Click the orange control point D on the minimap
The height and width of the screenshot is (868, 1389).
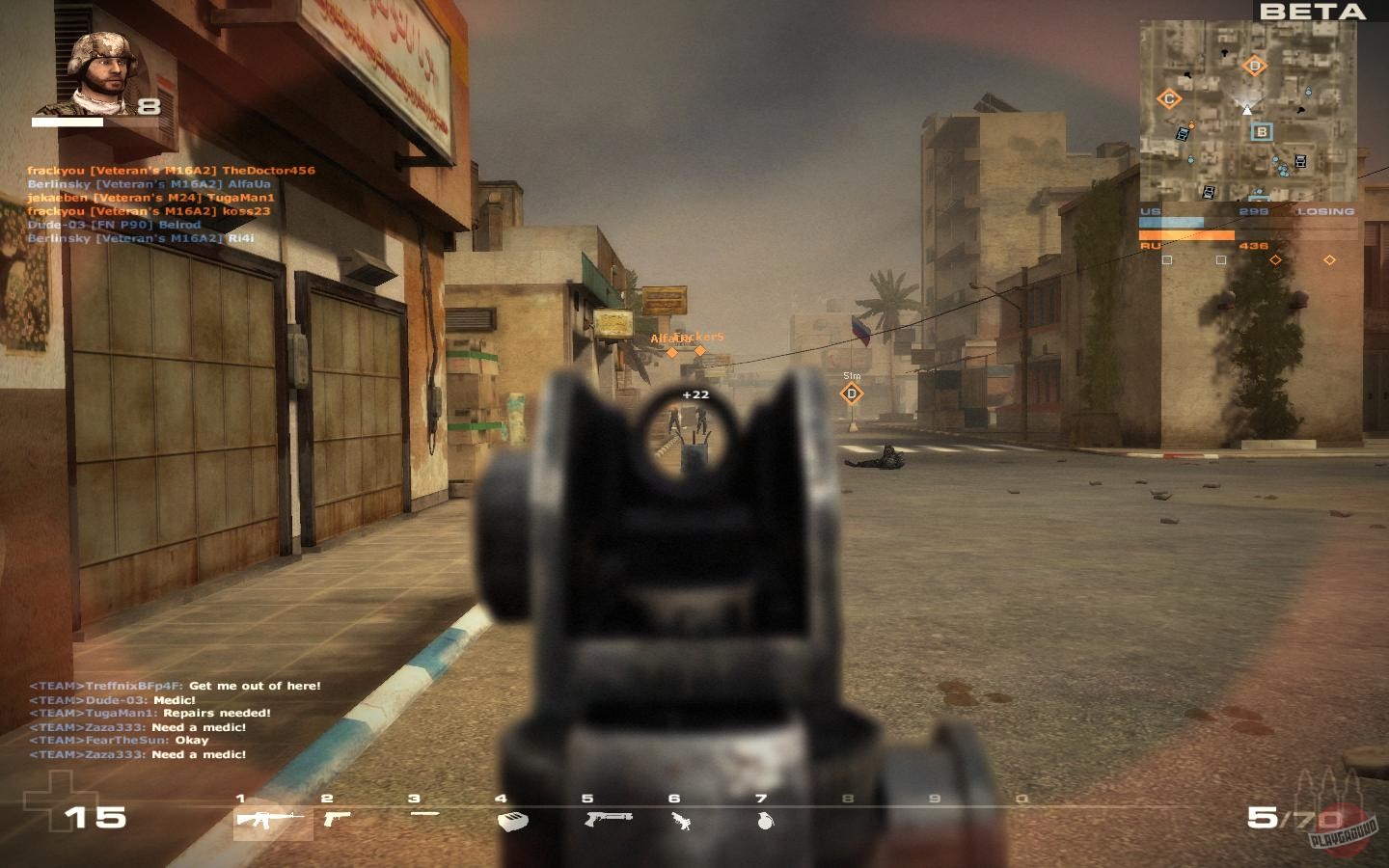pos(1255,66)
